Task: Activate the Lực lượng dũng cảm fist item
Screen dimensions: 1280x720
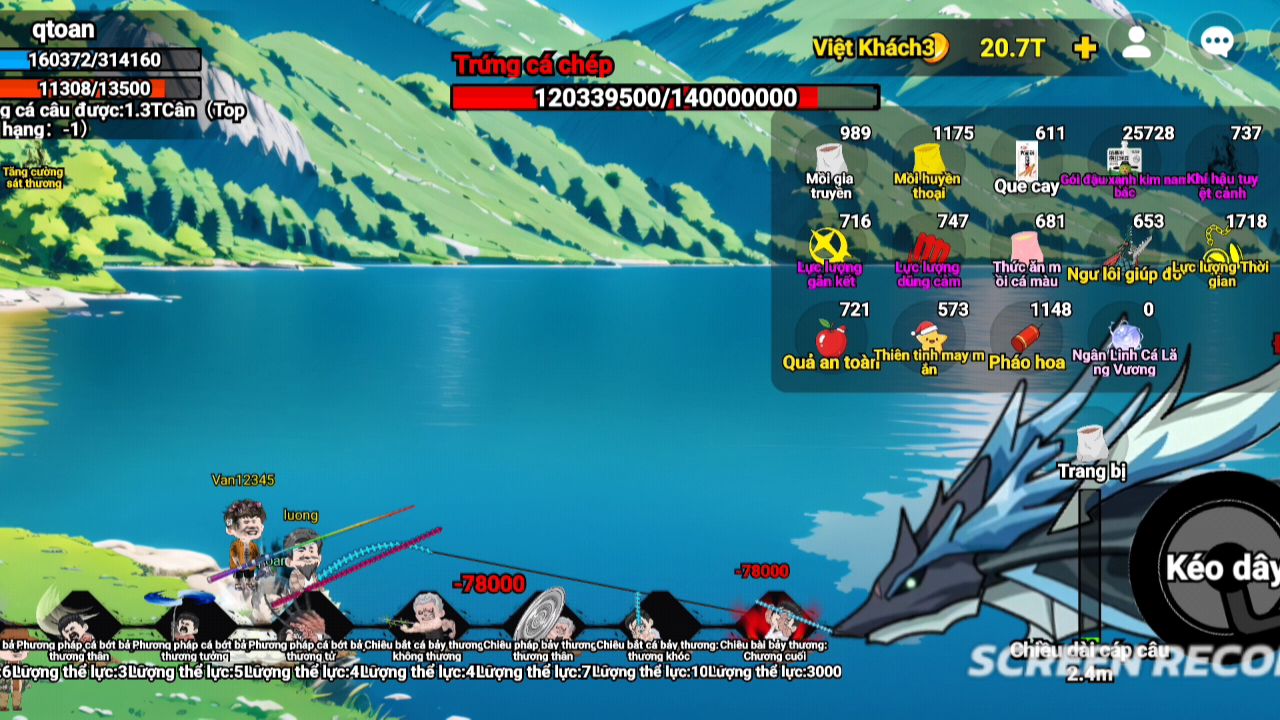Action: coord(928,248)
